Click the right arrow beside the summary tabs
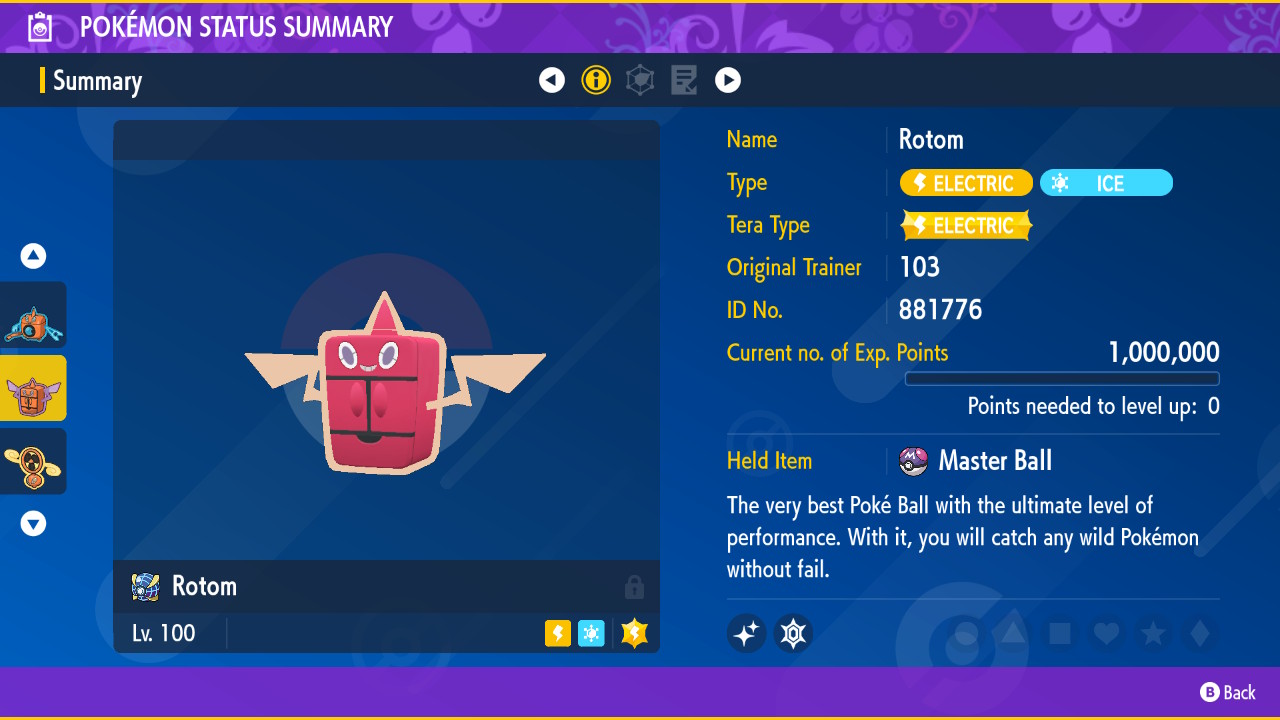1280x720 pixels. click(728, 80)
